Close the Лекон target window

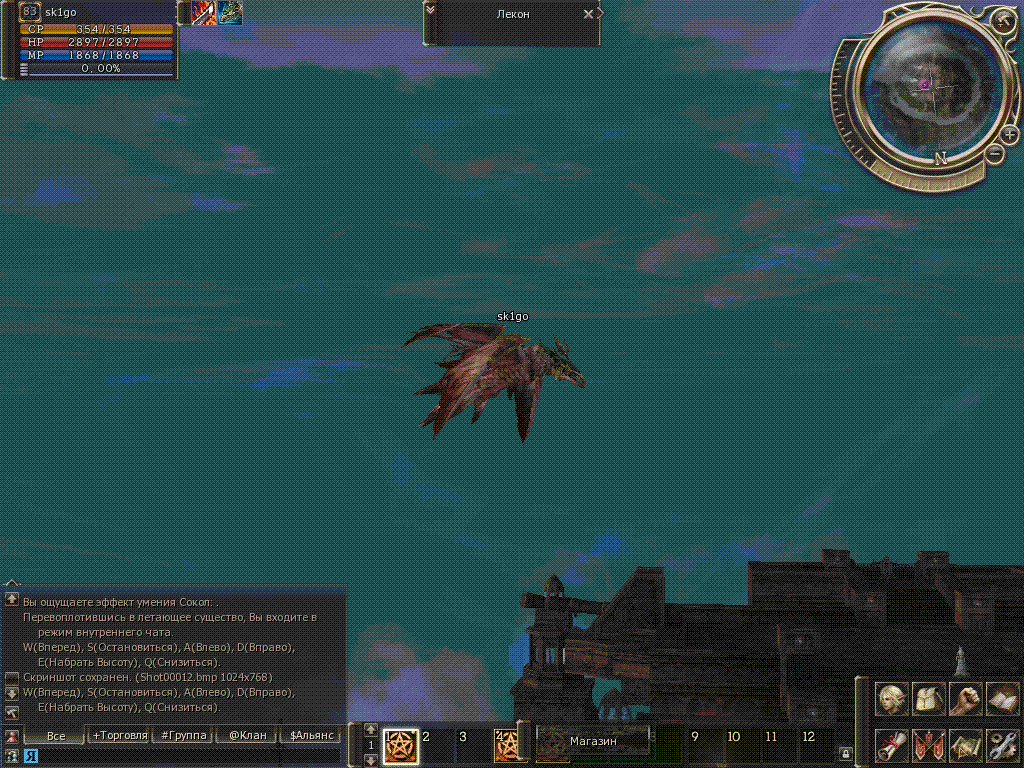588,15
